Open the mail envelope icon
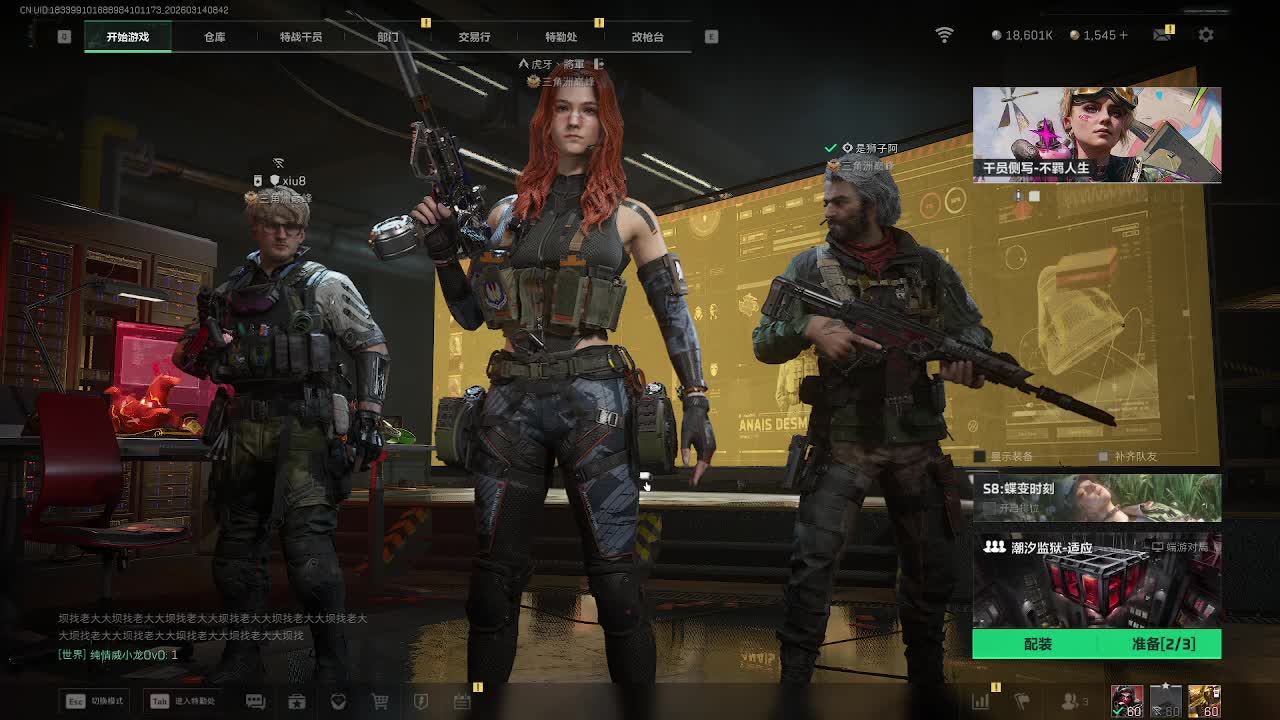Image resolution: width=1280 pixels, height=720 pixels. coord(1162,35)
